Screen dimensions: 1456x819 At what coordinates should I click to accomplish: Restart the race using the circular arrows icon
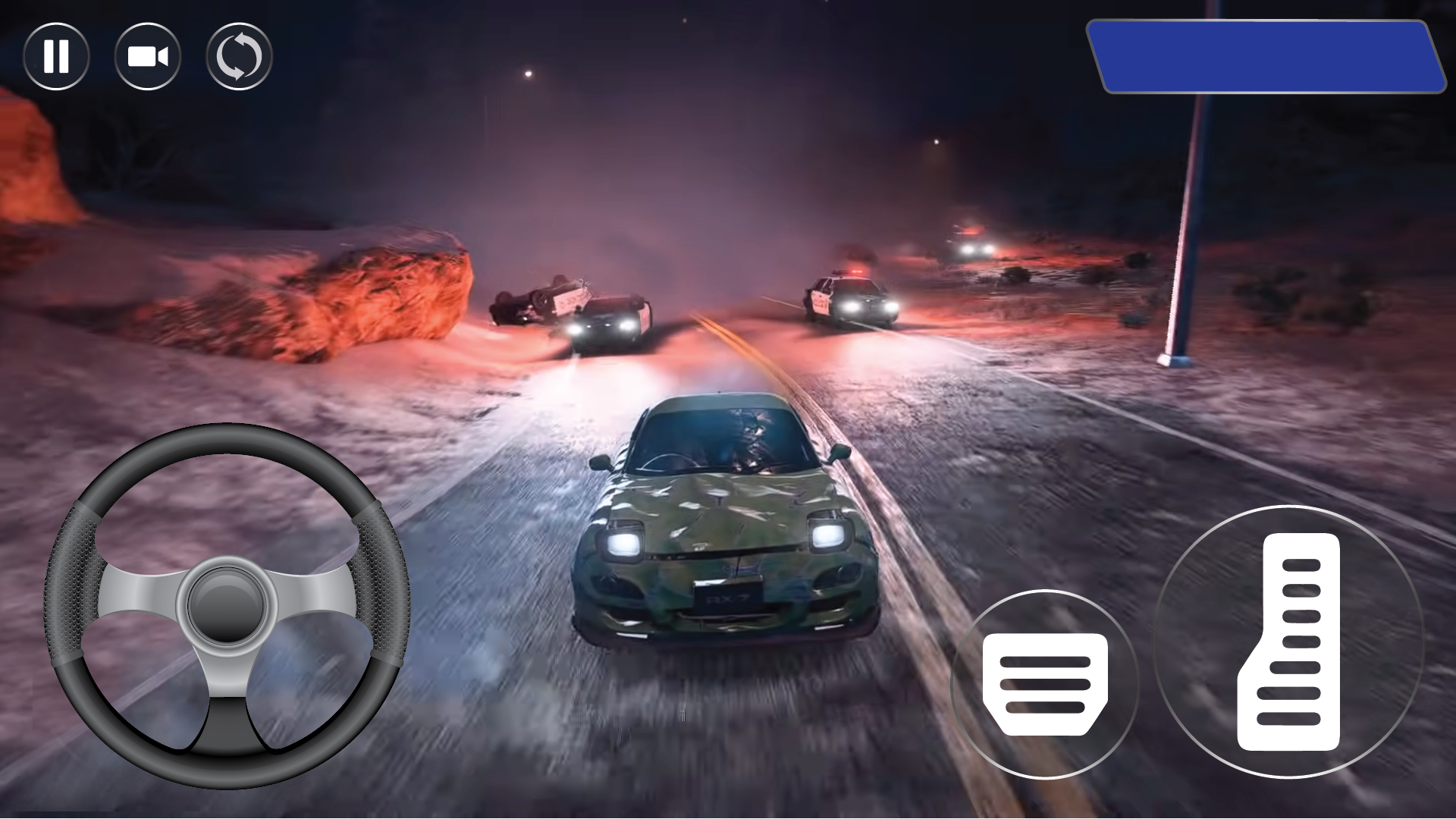click(239, 55)
